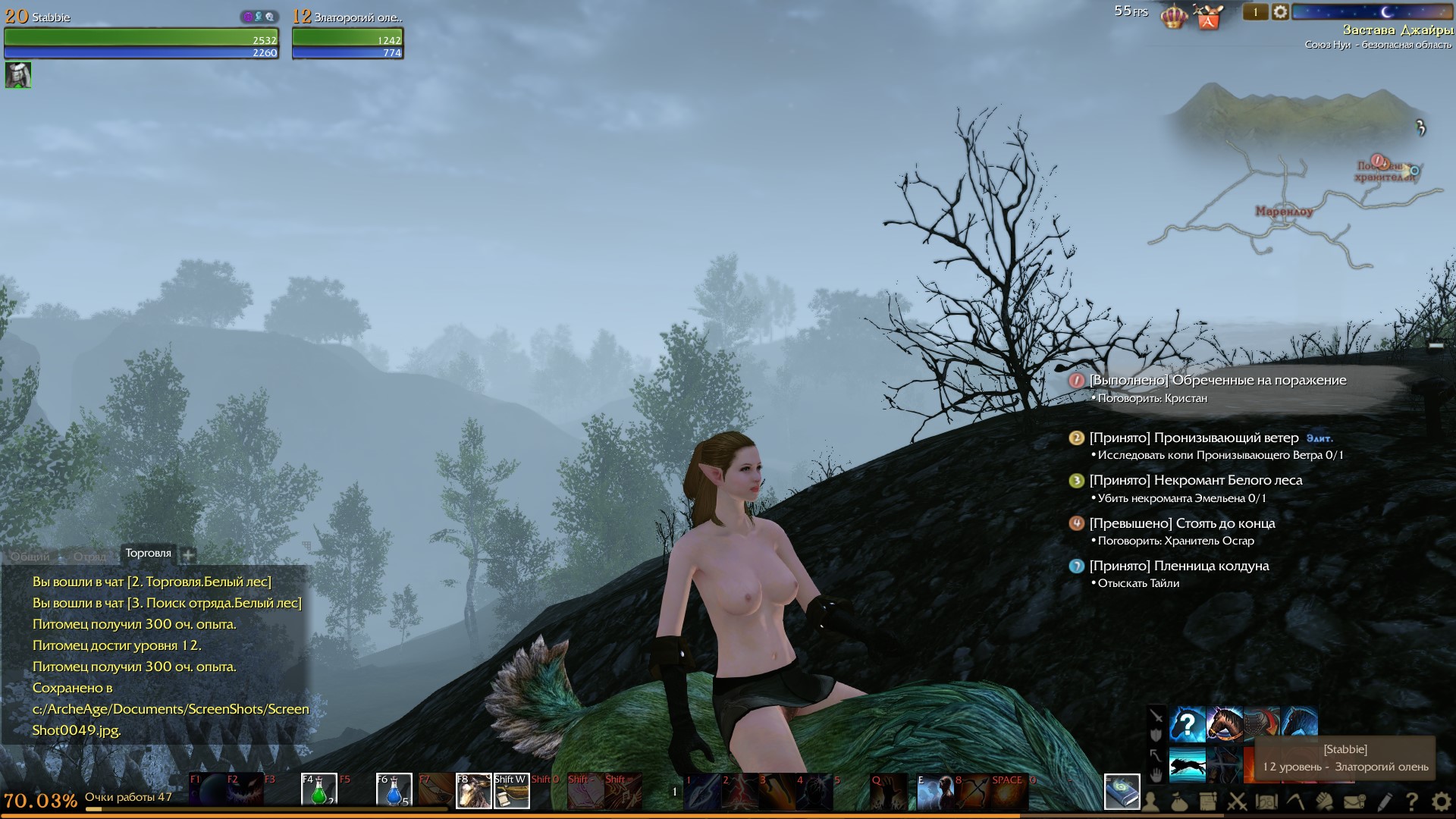
Task: Use the green health potion slot
Action: (319, 790)
